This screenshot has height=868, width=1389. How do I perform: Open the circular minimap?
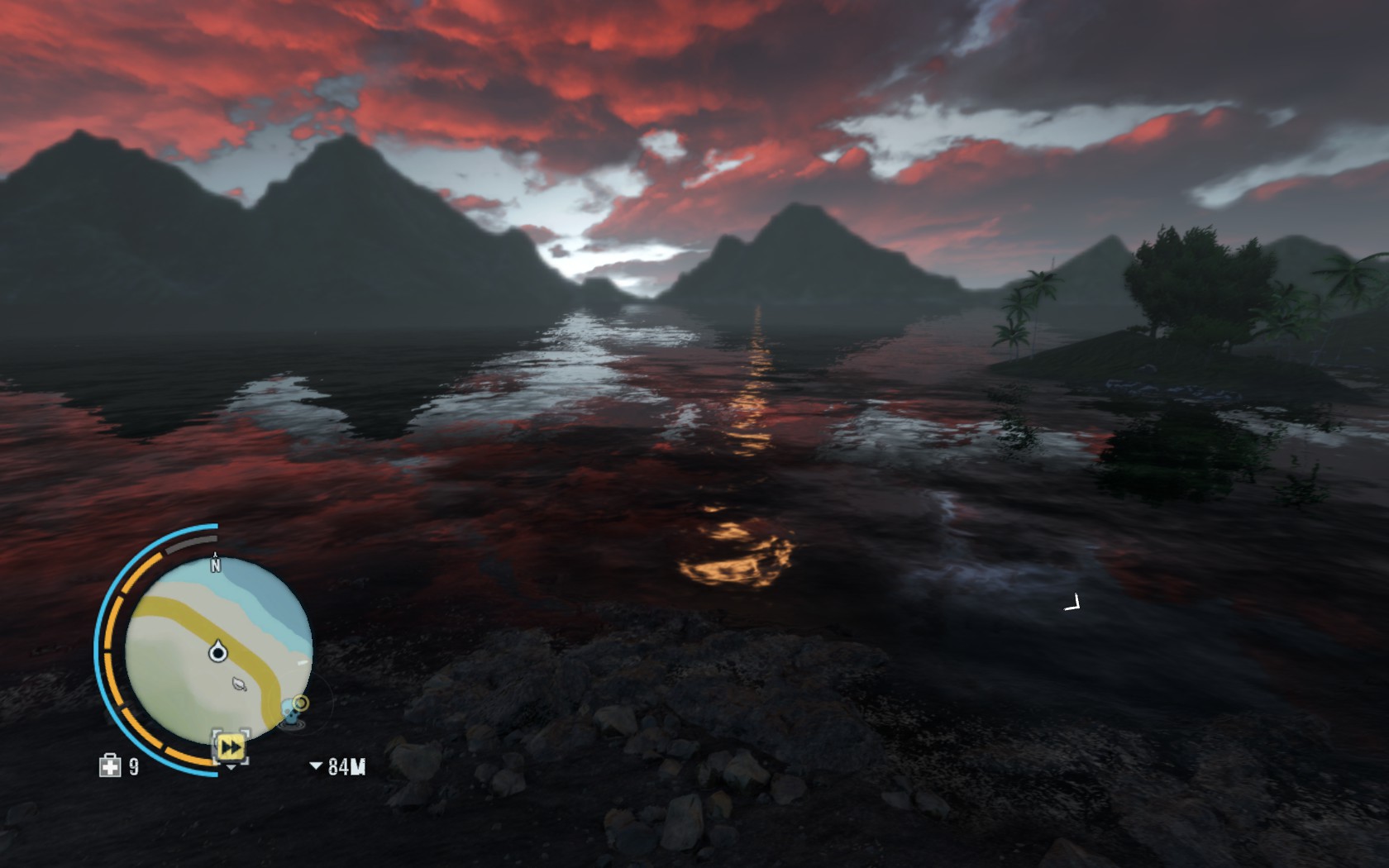click(218, 650)
